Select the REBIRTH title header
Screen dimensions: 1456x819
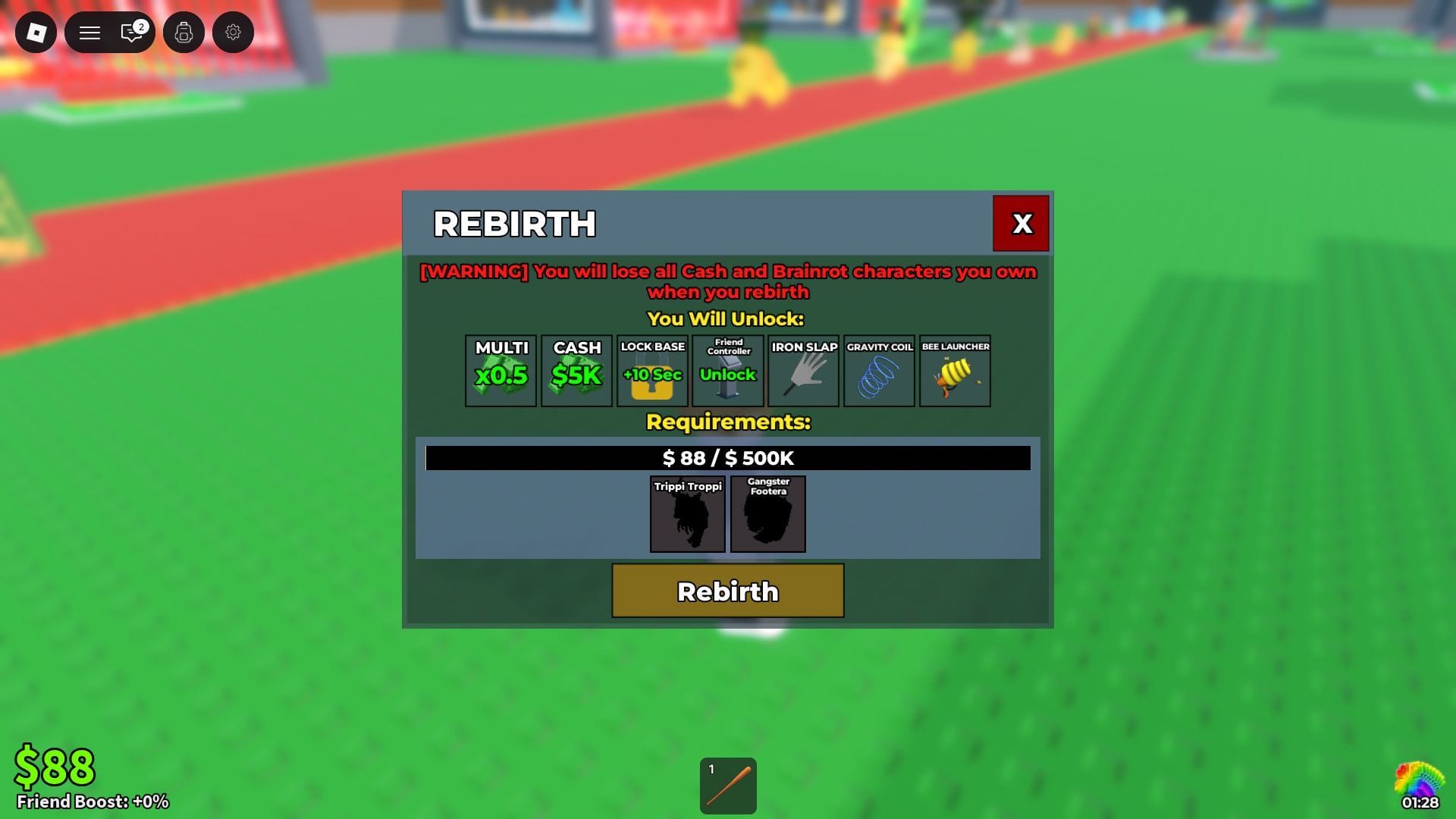tap(514, 224)
